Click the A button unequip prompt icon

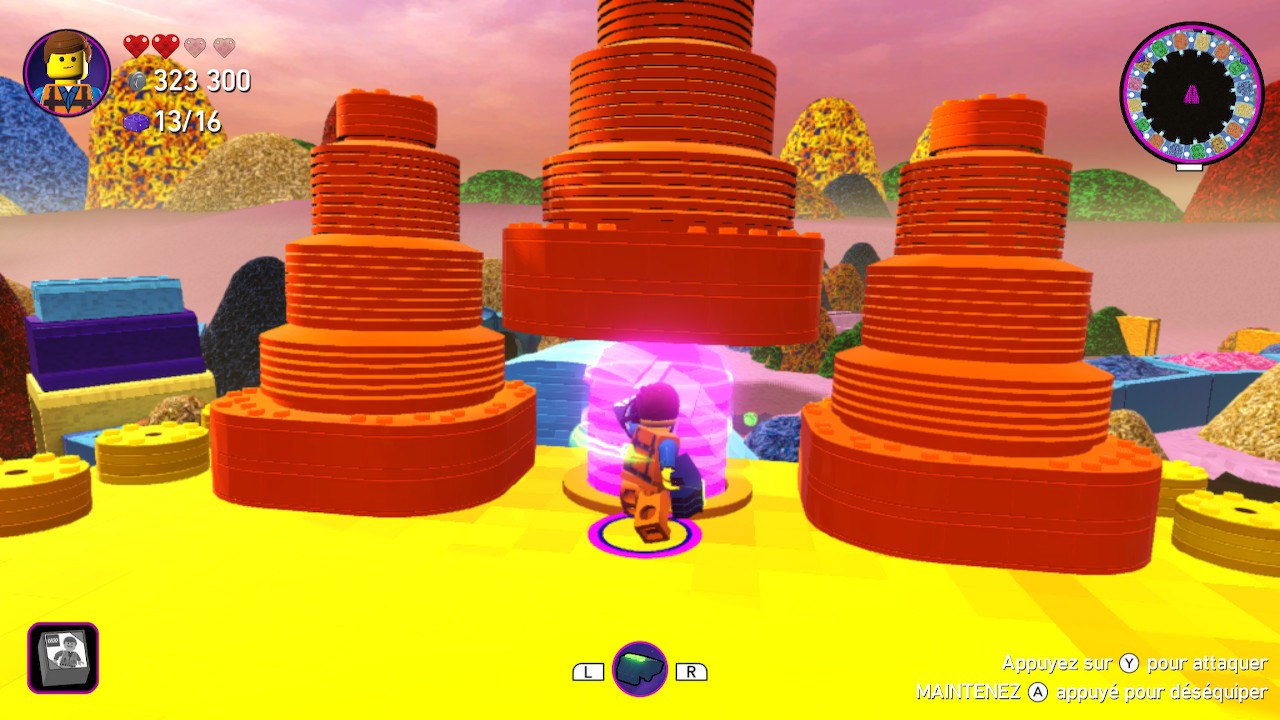pos(1039,690)
